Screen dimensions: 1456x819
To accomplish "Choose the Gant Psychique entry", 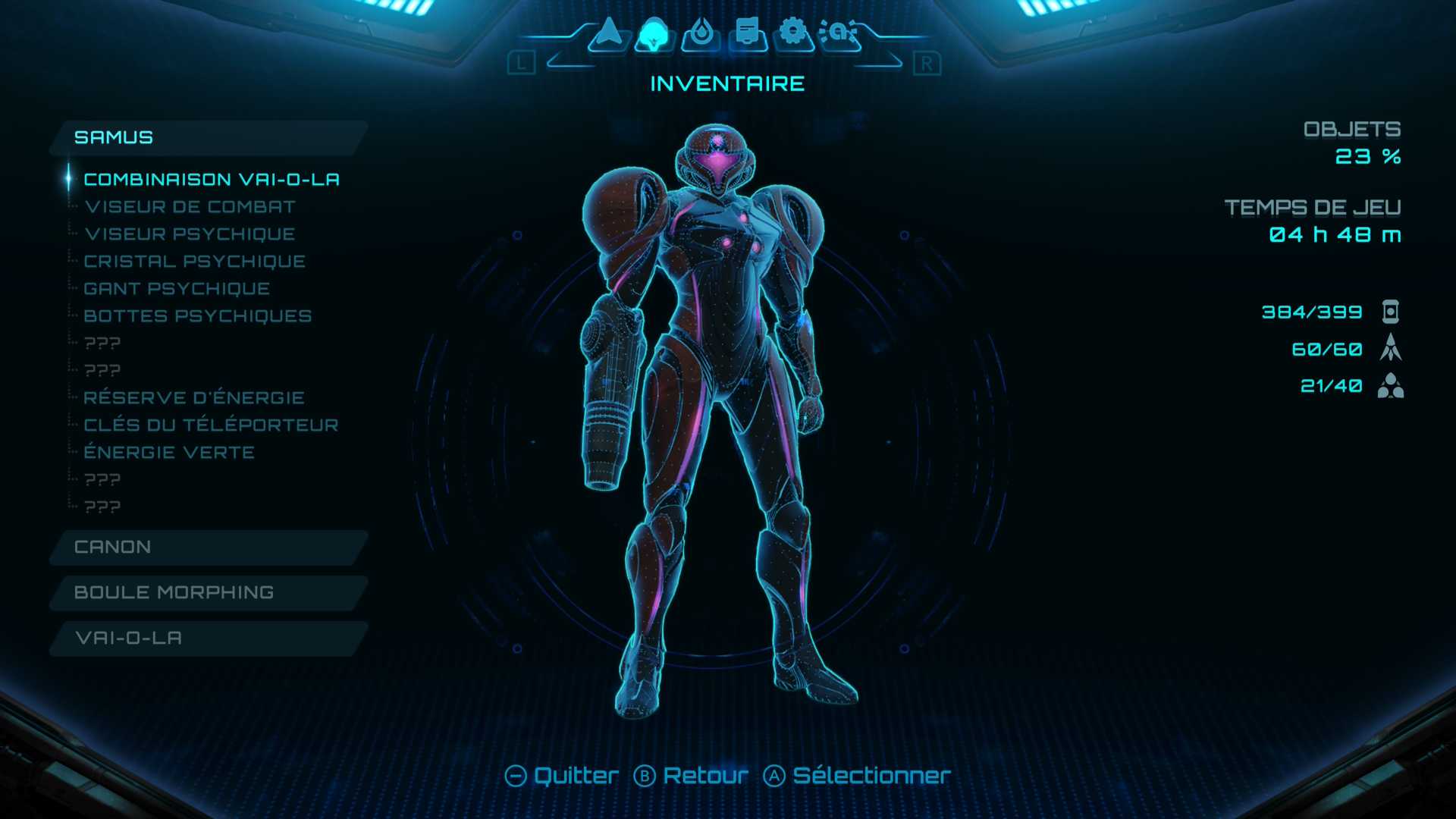I will [x=177, y=289].
